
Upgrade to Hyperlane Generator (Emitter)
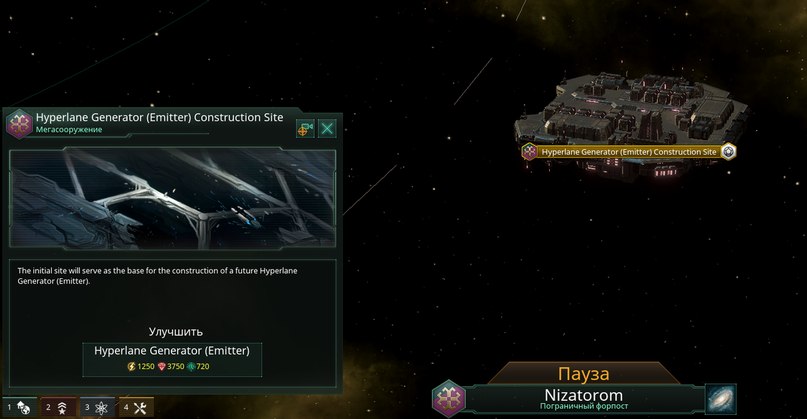tap(173, 358)
